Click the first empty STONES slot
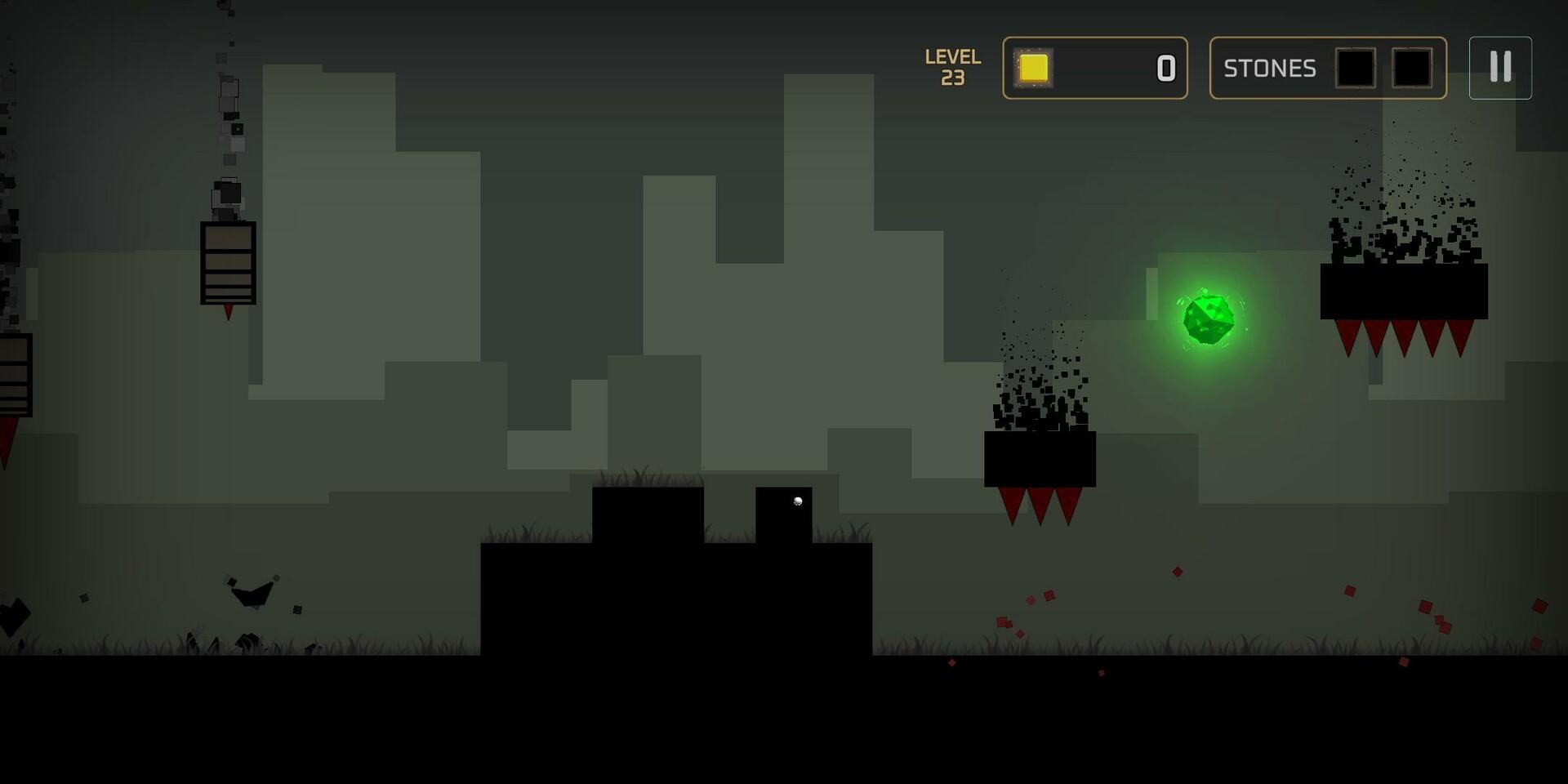The height and width of the screenshot is (784, 1568). [1356, 69]
